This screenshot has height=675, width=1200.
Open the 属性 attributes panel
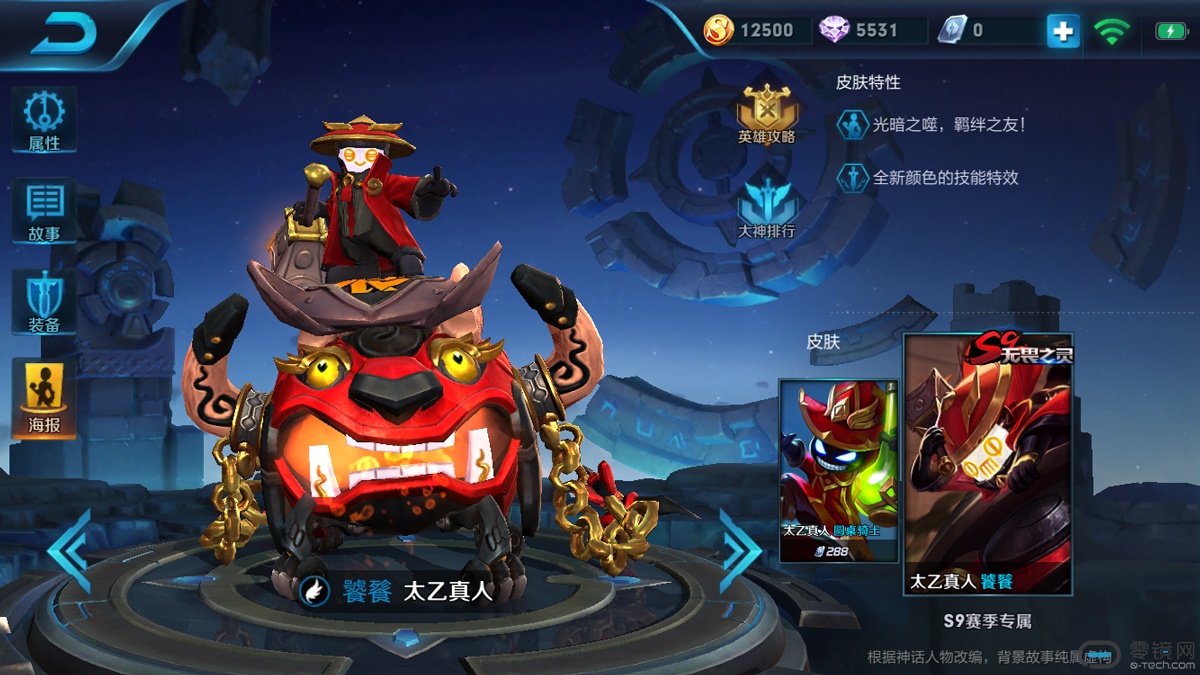point(44,120)
